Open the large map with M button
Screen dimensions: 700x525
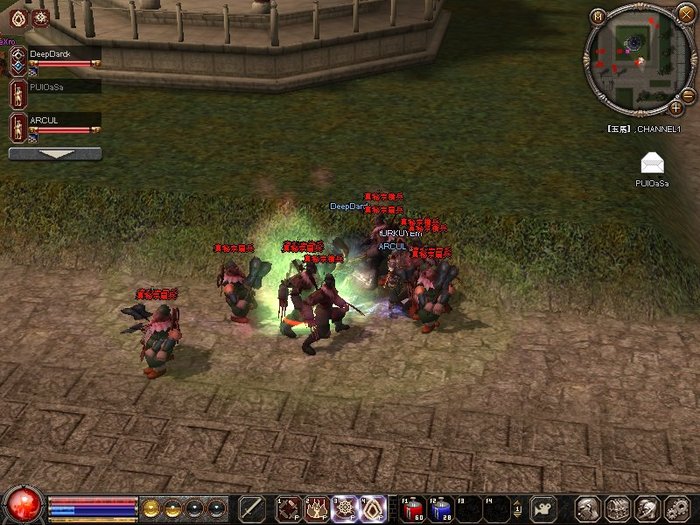pos(598,16)
